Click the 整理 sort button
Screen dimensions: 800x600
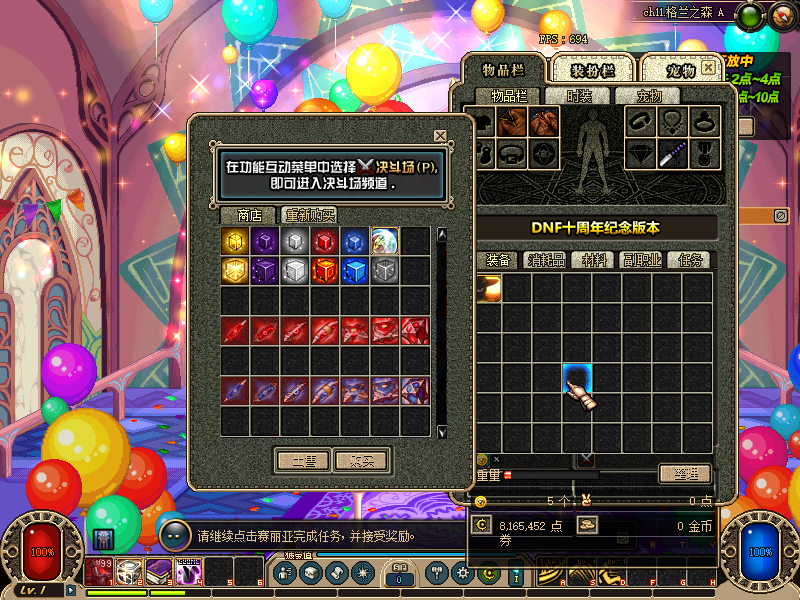pos(685,473)
